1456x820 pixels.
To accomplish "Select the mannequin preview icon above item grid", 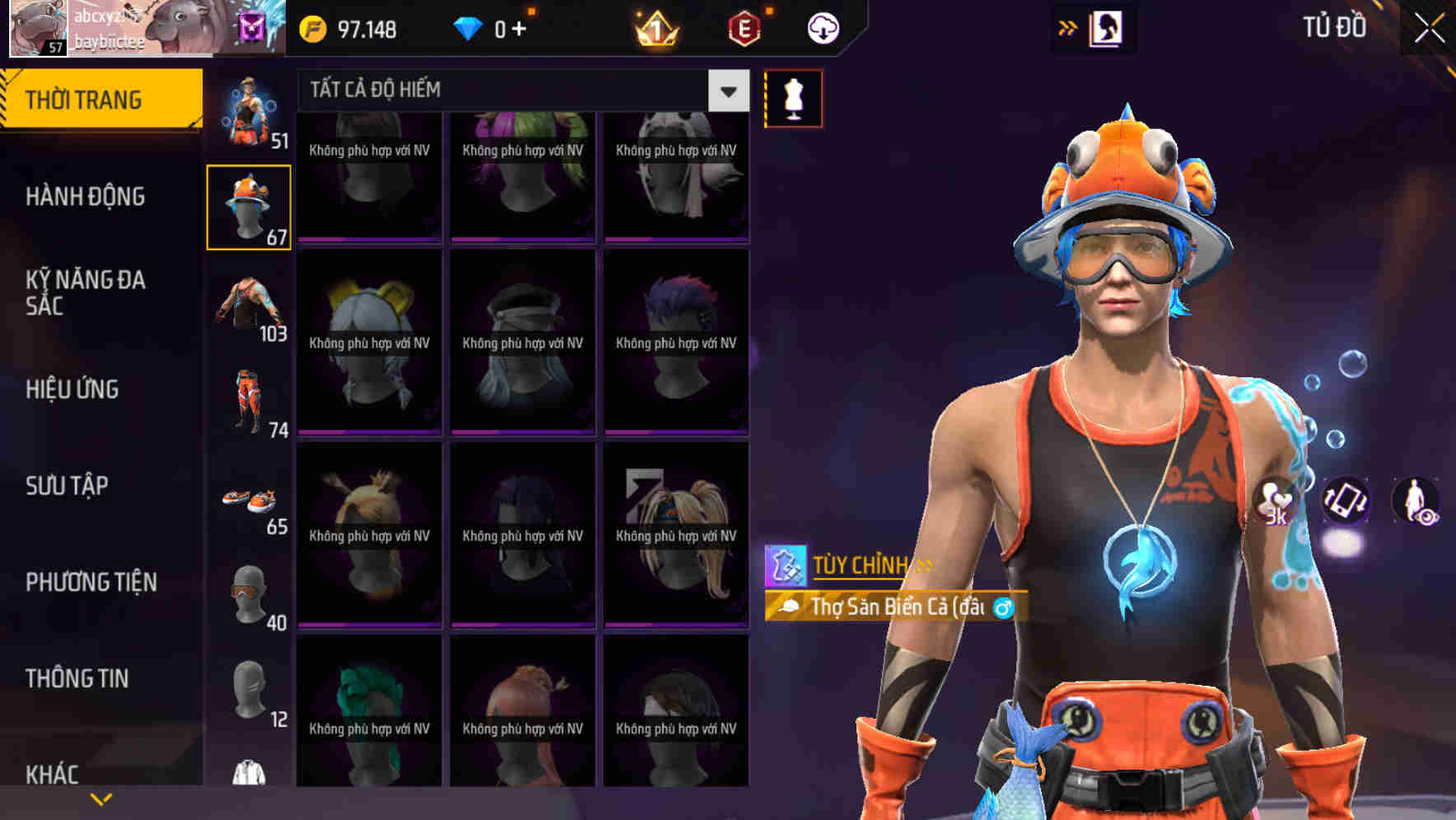I will pyautogui.click(x=793, y=98).
